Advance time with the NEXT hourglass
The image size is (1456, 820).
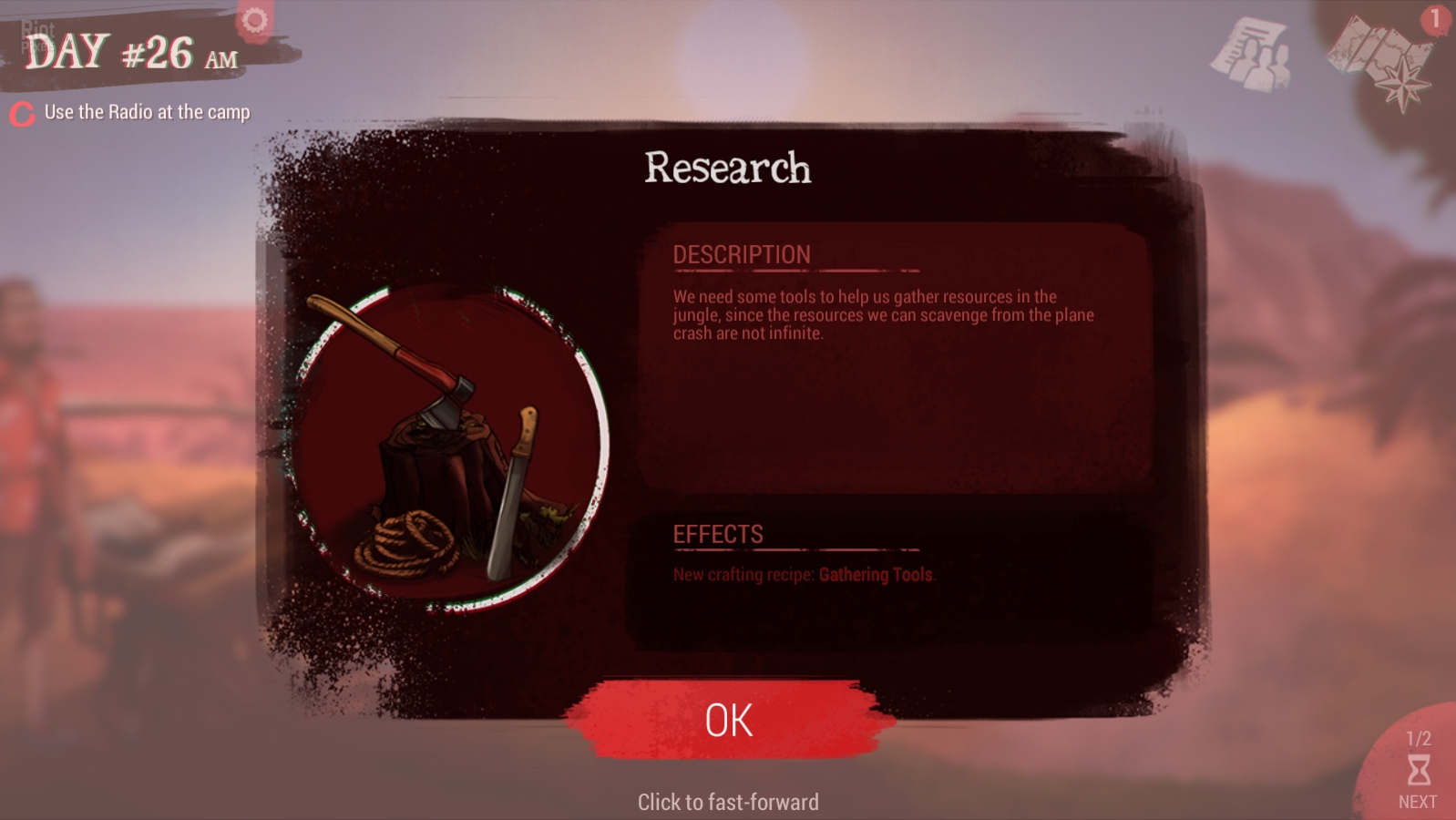click(x=1418, y=773)
